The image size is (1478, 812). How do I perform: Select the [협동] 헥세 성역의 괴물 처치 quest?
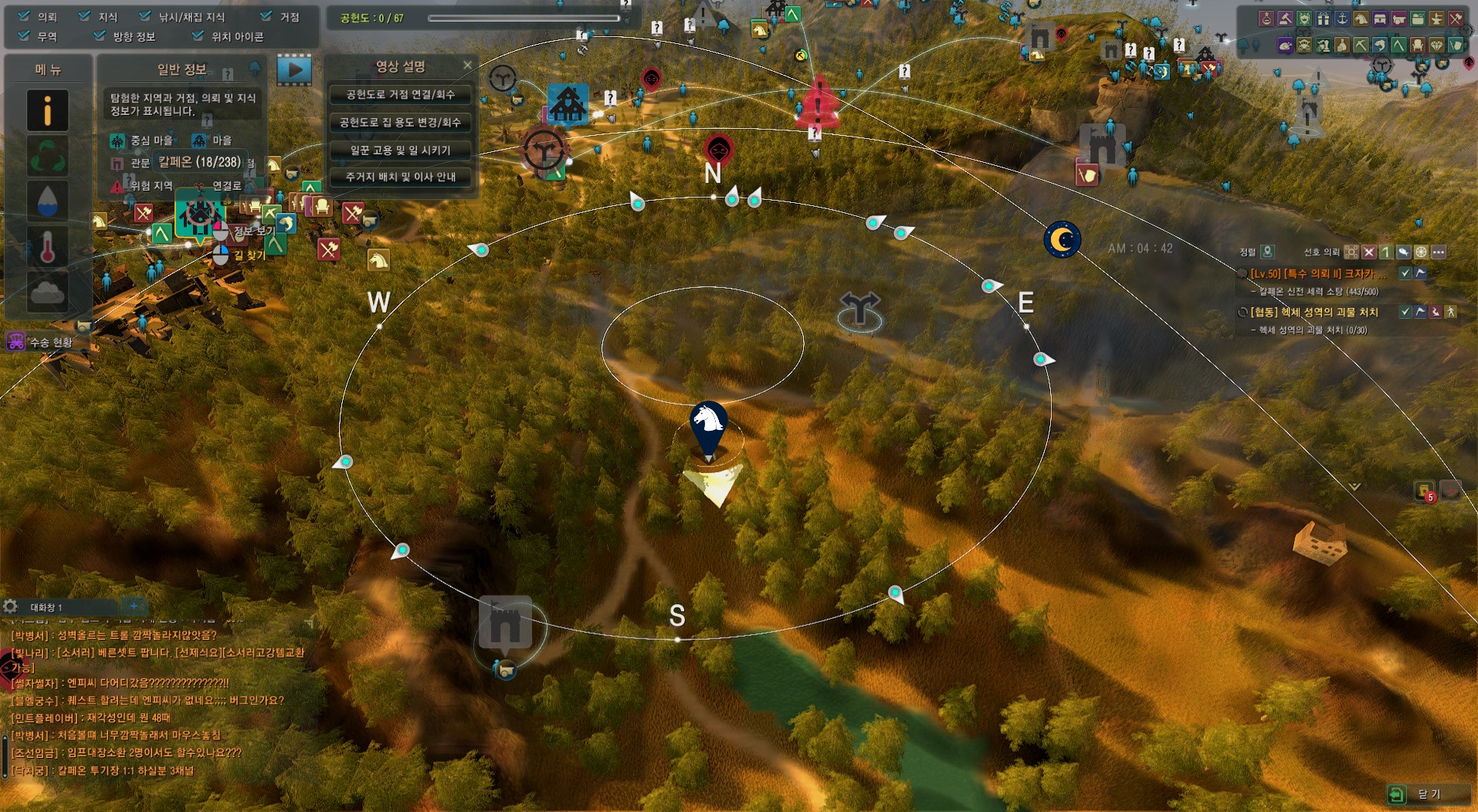[x=1314, y=312]
